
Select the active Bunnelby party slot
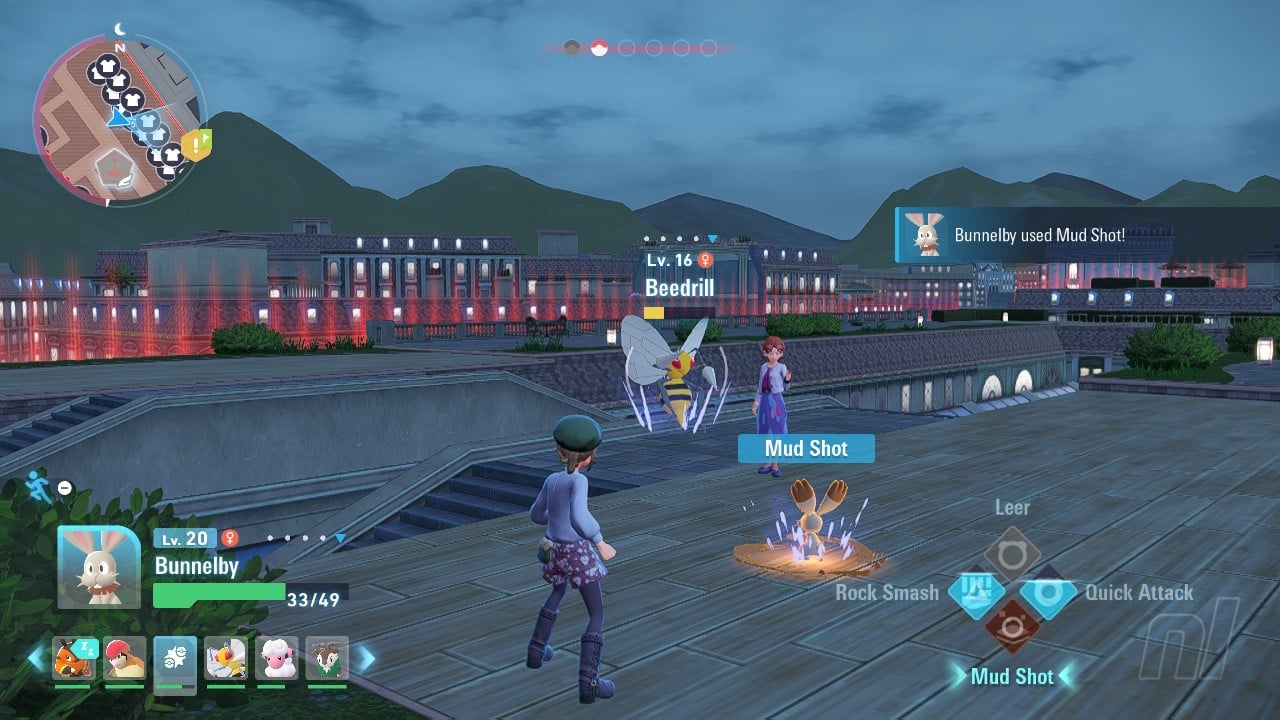[x=175, y=658]
